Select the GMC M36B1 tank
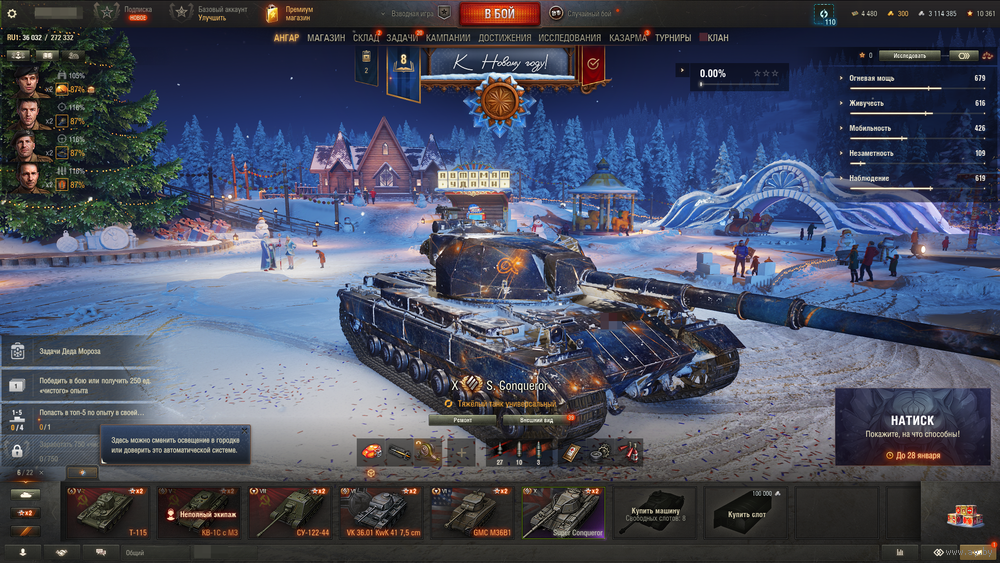Screen dimensions: 1000x563 pyautogui.click(x=473, y=513)
